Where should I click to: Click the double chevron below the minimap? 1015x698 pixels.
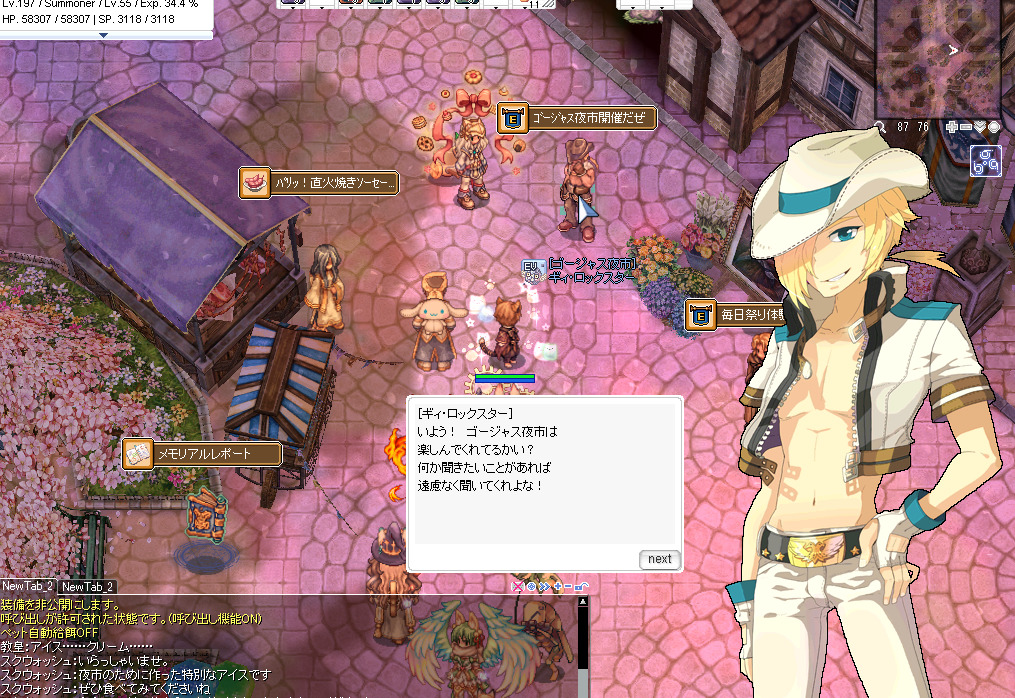coord(980,127)
